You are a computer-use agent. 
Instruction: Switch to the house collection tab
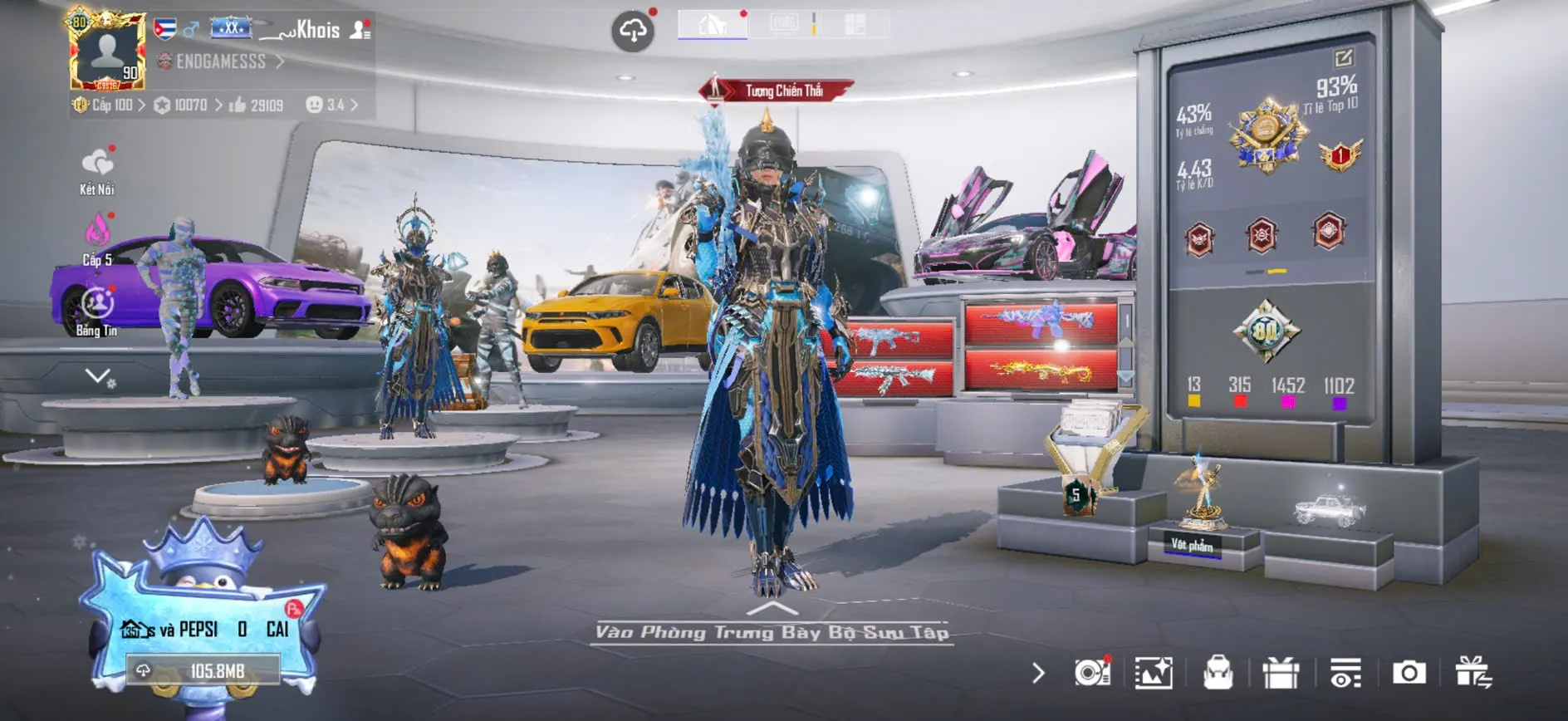click(713, 24)
